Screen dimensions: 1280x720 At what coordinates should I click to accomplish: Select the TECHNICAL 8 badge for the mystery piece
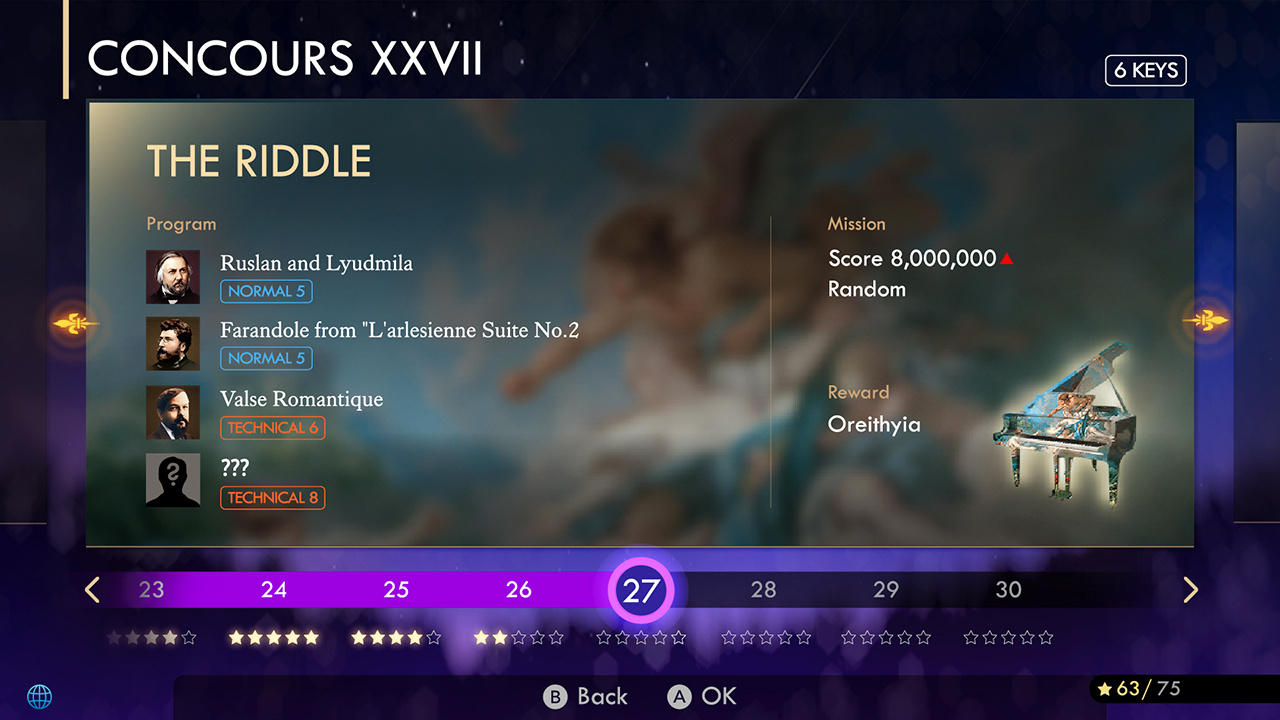point(272,497)
